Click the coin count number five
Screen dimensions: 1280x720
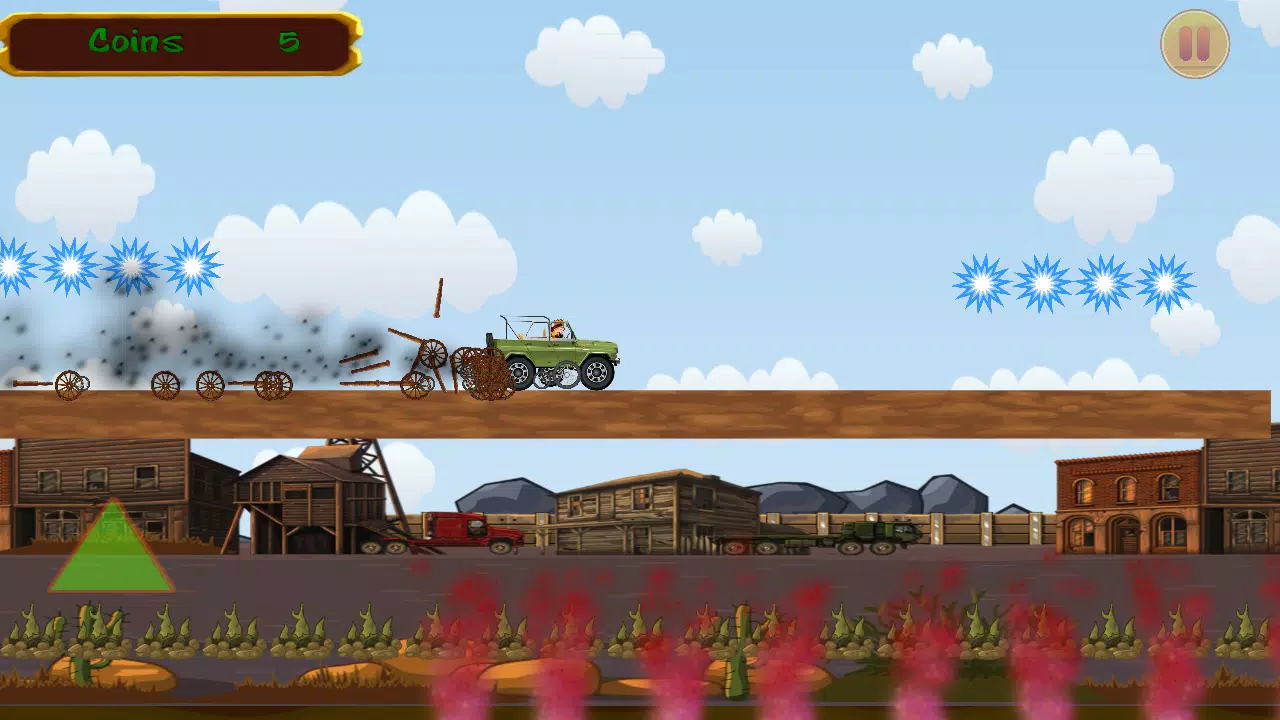[288, 42]
